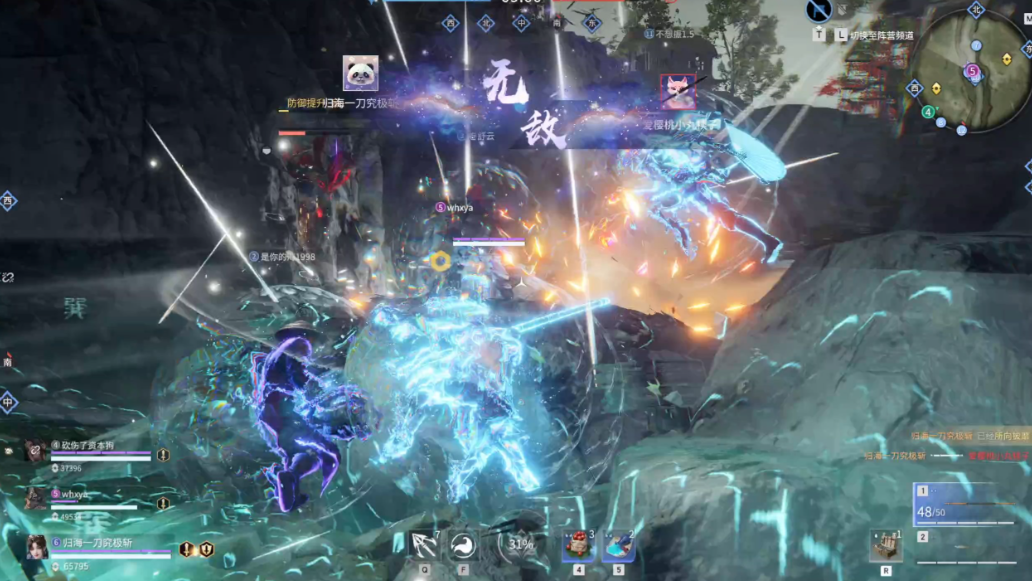Select teammate whxya's portrait in squad list
This screenshot has width=1032, height=581.
(35, 499)
